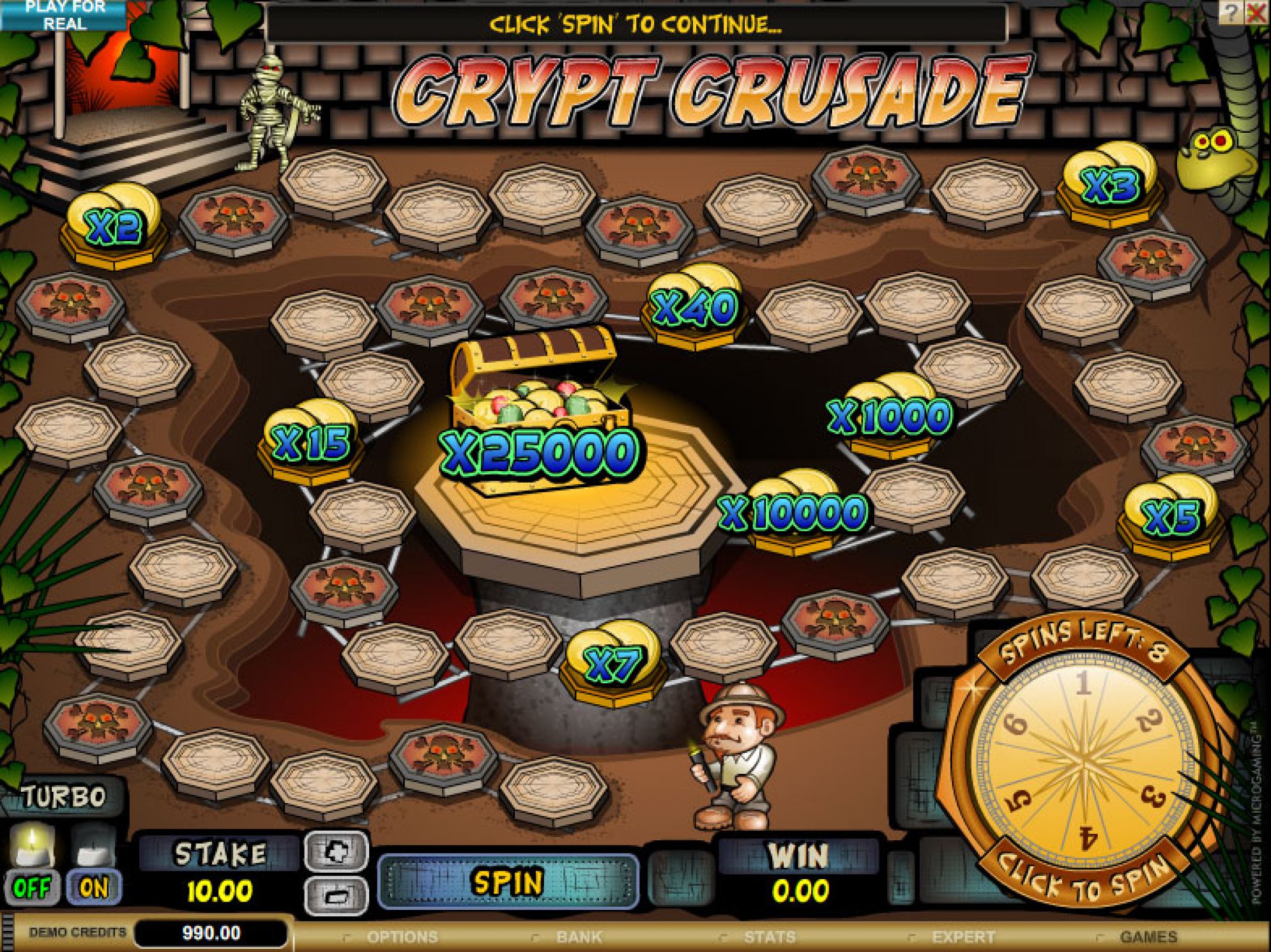This screenshot has width=1271, height=952.
Task: Open the Games menu
Action: (1148, 937)
